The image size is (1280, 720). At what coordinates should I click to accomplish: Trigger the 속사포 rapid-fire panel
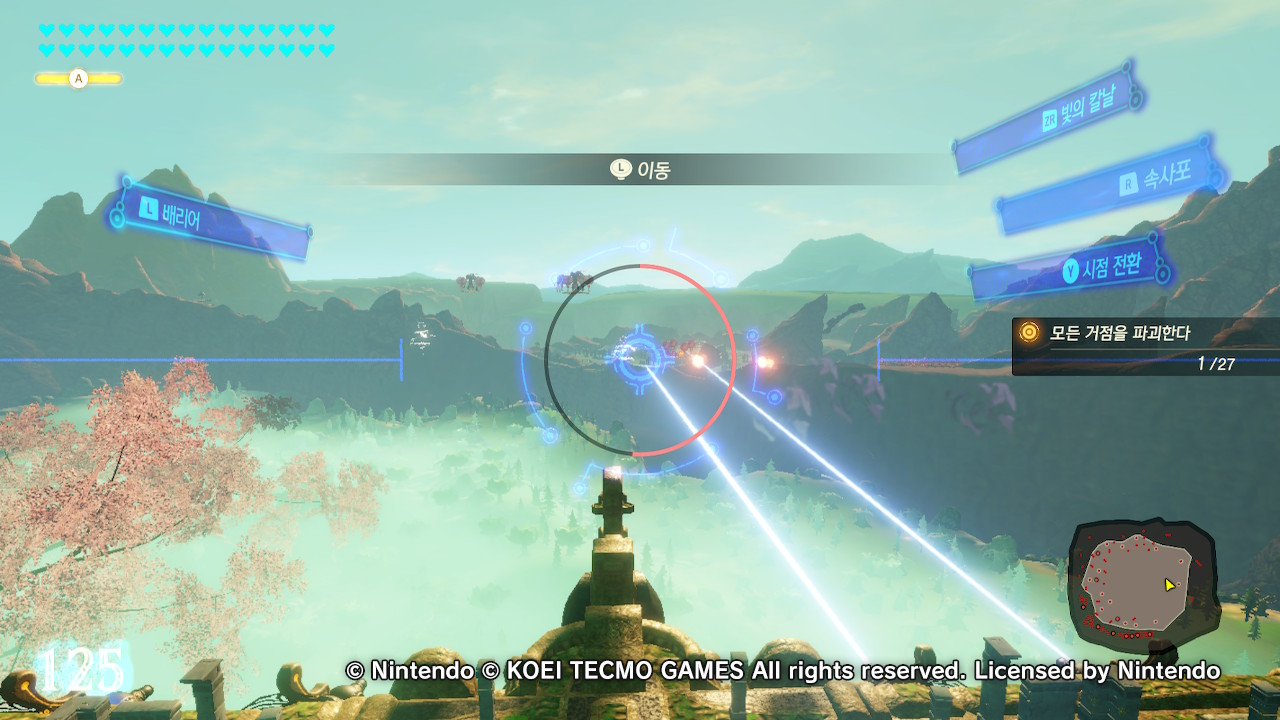tap(1110, 185)
